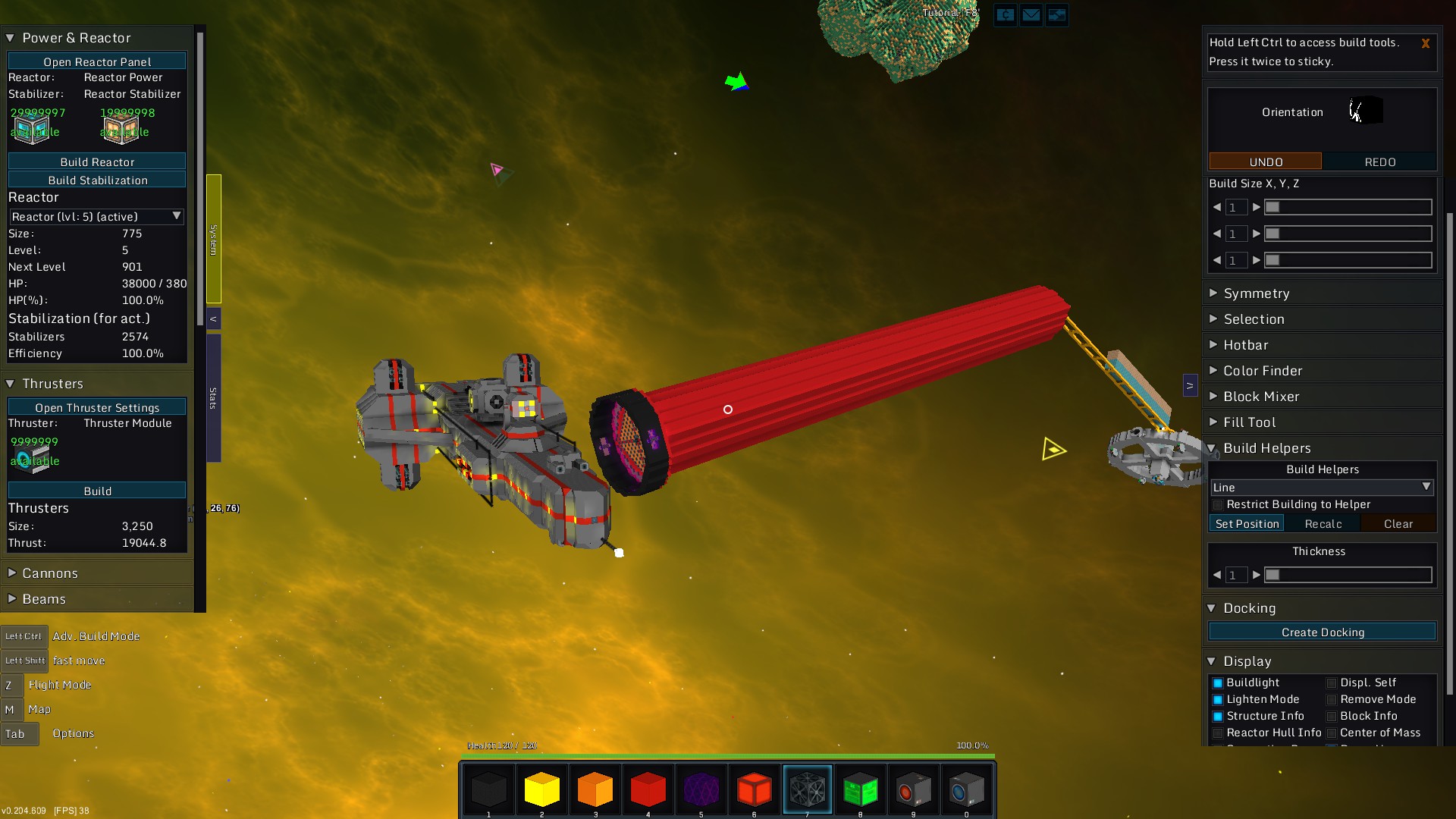
Task: Expand the Color Finder section
Action: (x=1263, y=371)
